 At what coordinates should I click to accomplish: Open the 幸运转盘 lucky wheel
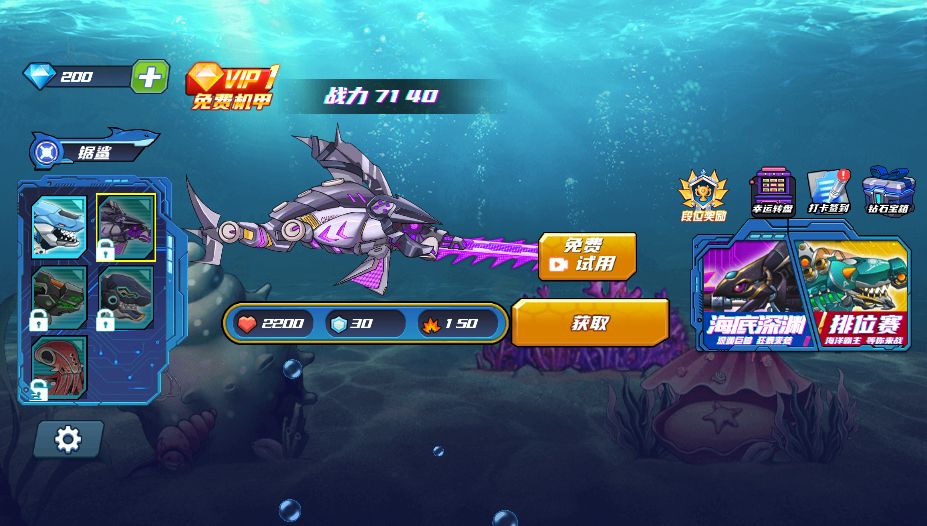point(772,191)
